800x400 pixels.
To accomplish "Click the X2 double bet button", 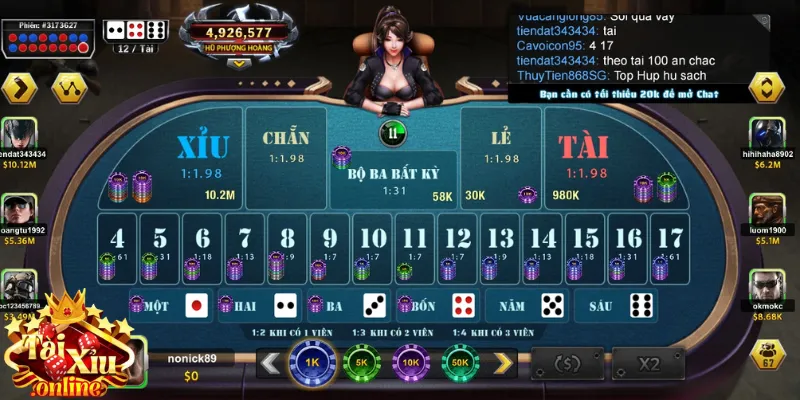I will coord(650,363).
